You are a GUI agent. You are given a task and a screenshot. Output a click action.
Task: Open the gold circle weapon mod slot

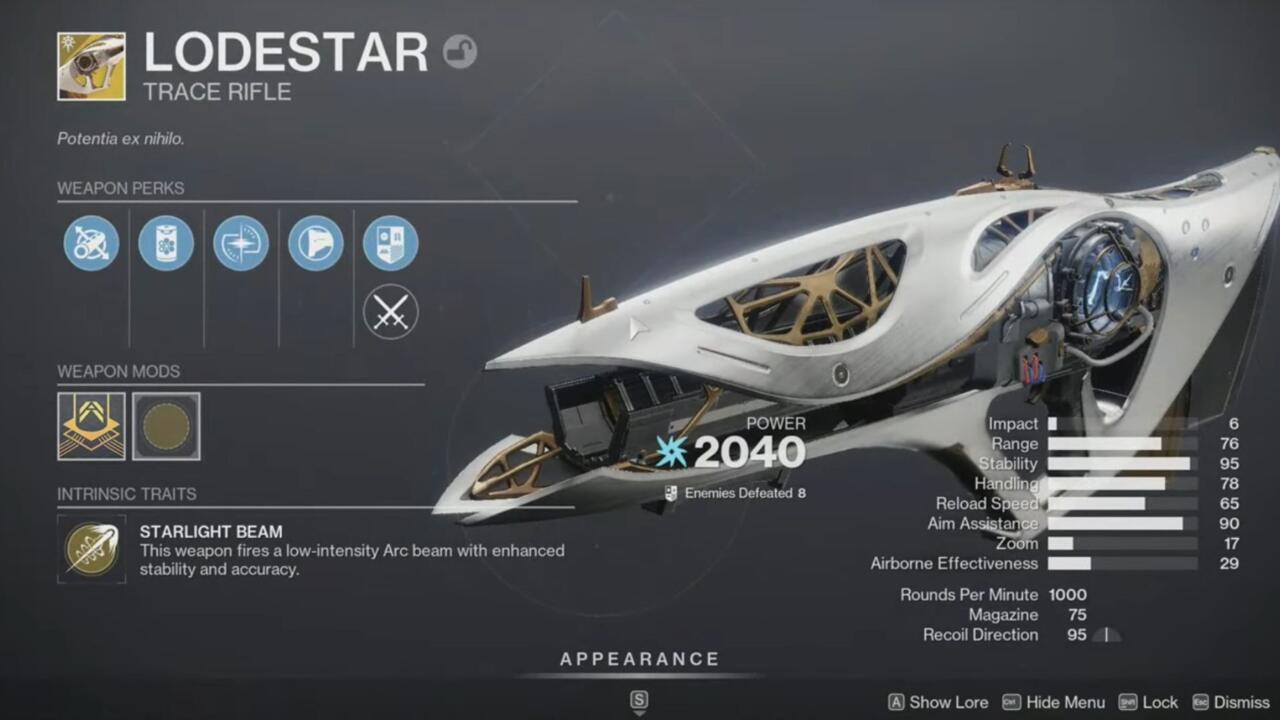[166, 426]
